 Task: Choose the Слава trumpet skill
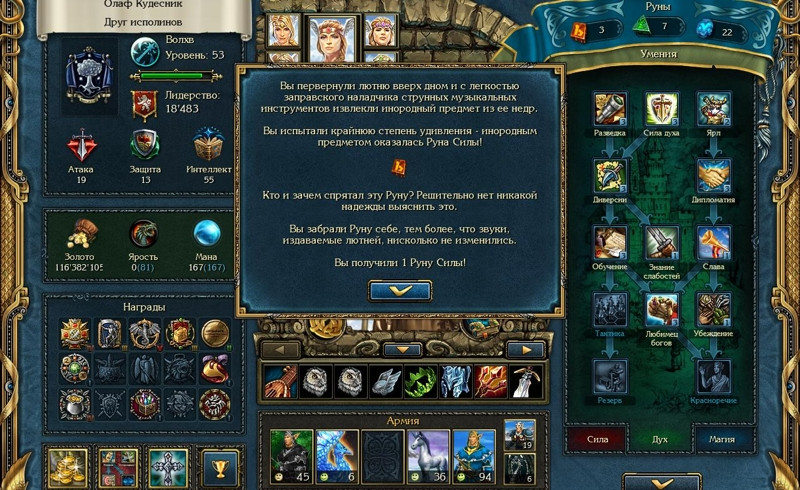tap(712, 243)
